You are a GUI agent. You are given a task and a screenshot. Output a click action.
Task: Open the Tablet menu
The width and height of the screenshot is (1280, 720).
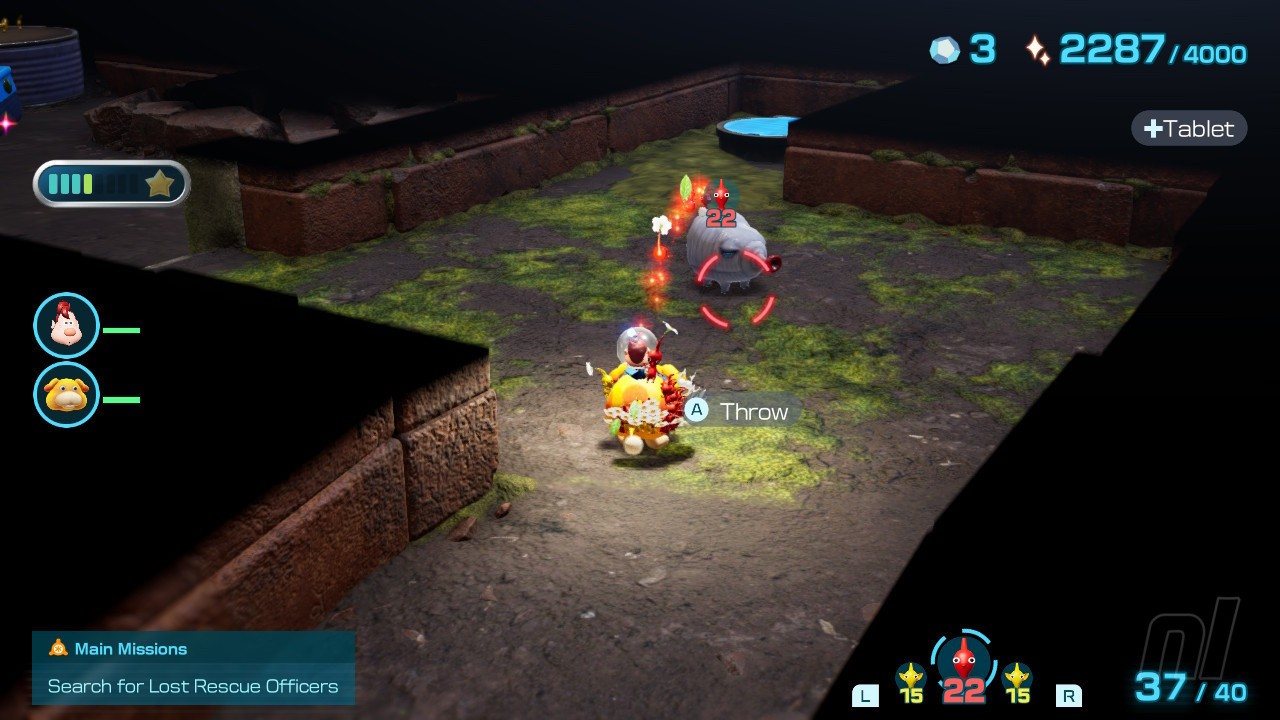pos(1189,128)
